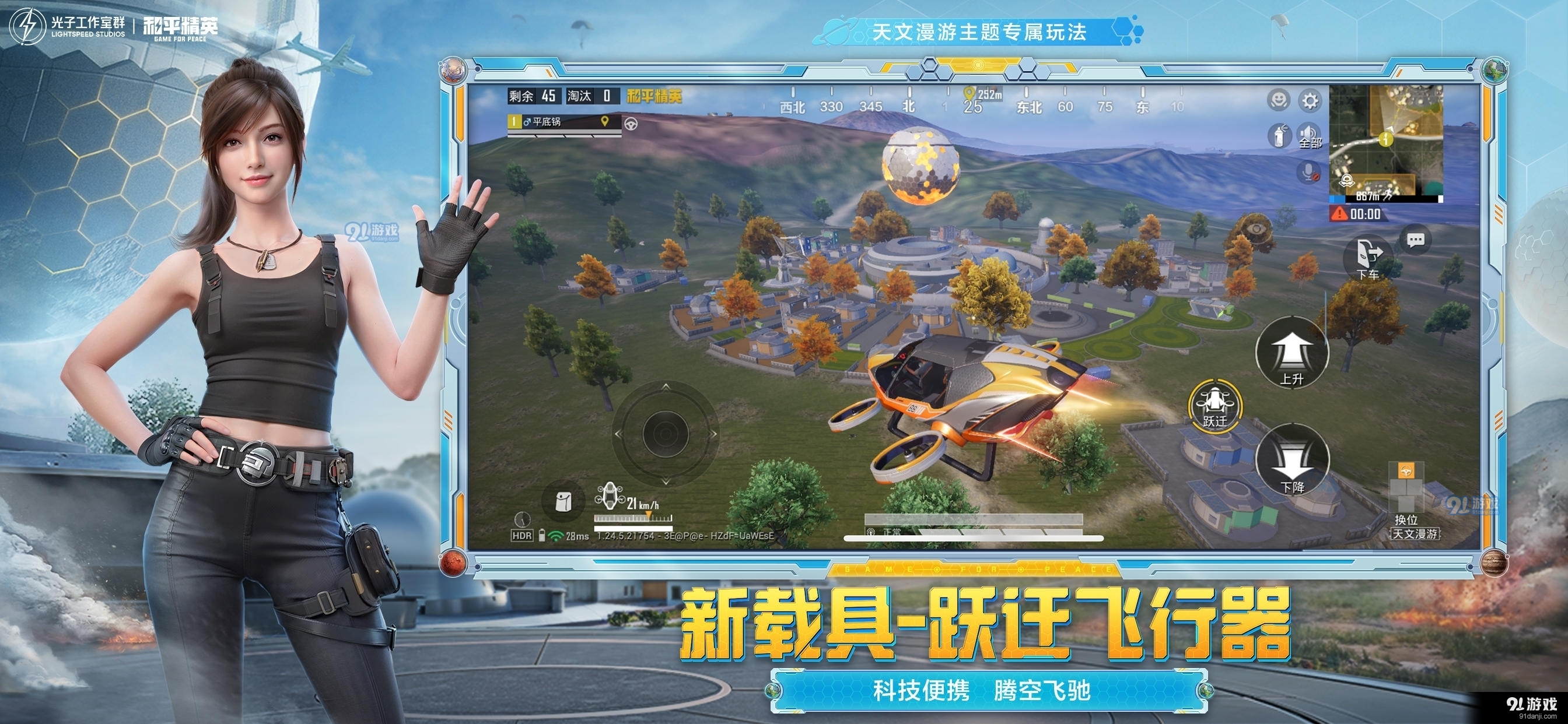This screenshot has width=1568, height=724.
Task: Click the chat message bubble icon
Action: click(1416, 240)
